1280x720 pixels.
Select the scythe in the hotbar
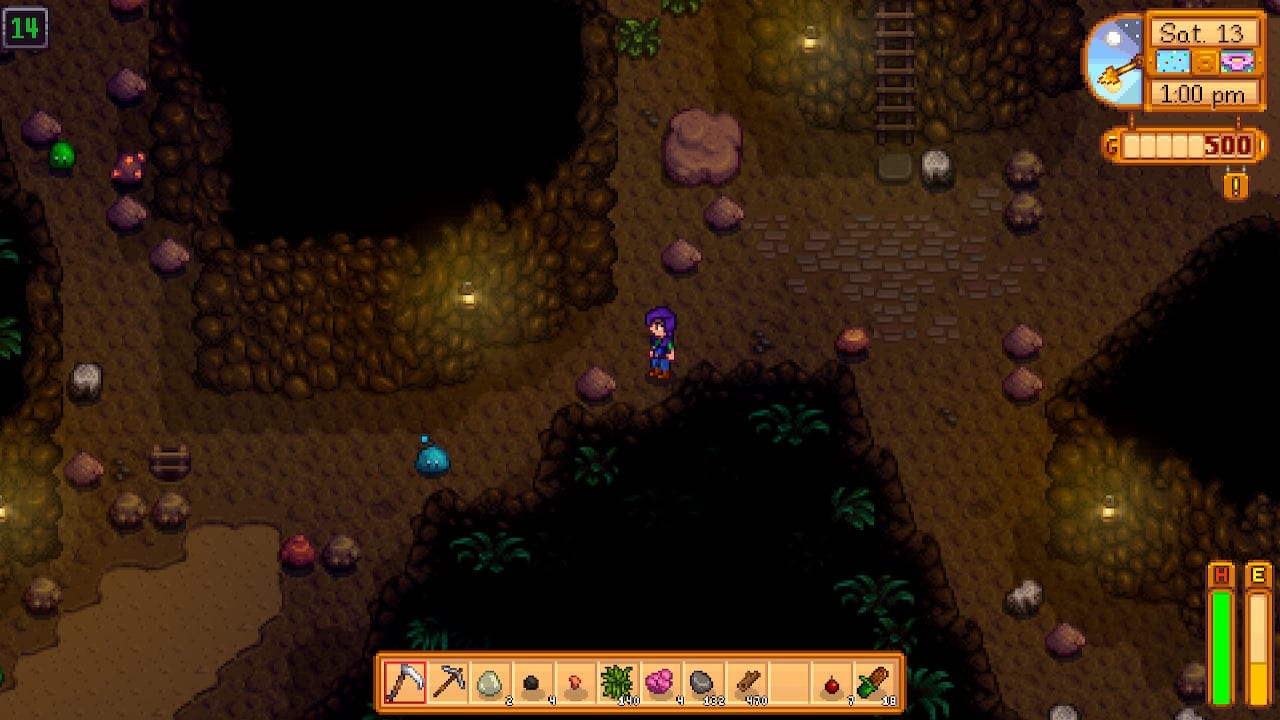[405, 683]
